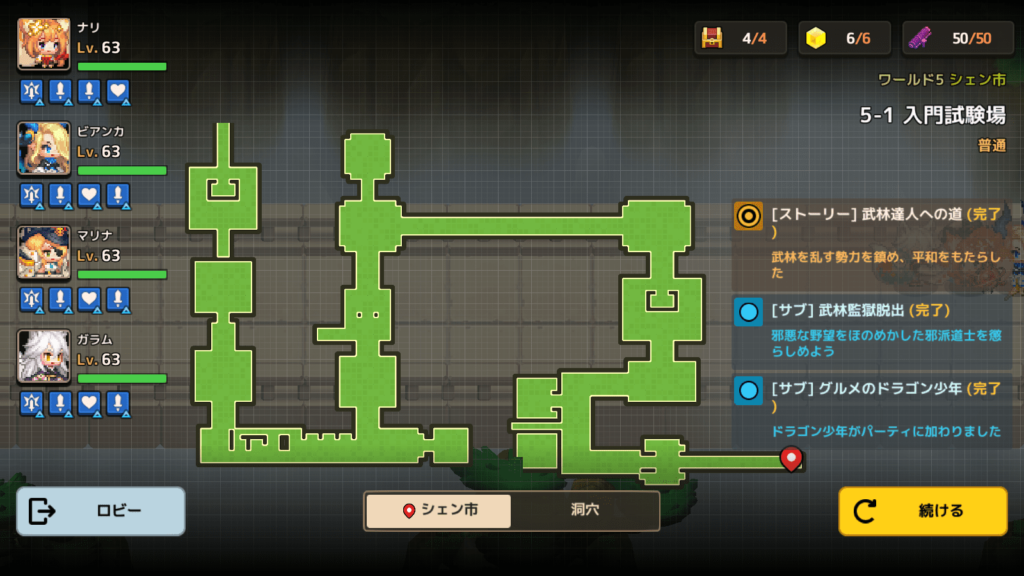Image resolution: width=1024 pixels, height=576 pixels.
Task: Open the story quest 武林達人への道 entry
Action: pyautogui.click(x=870, y=242)
